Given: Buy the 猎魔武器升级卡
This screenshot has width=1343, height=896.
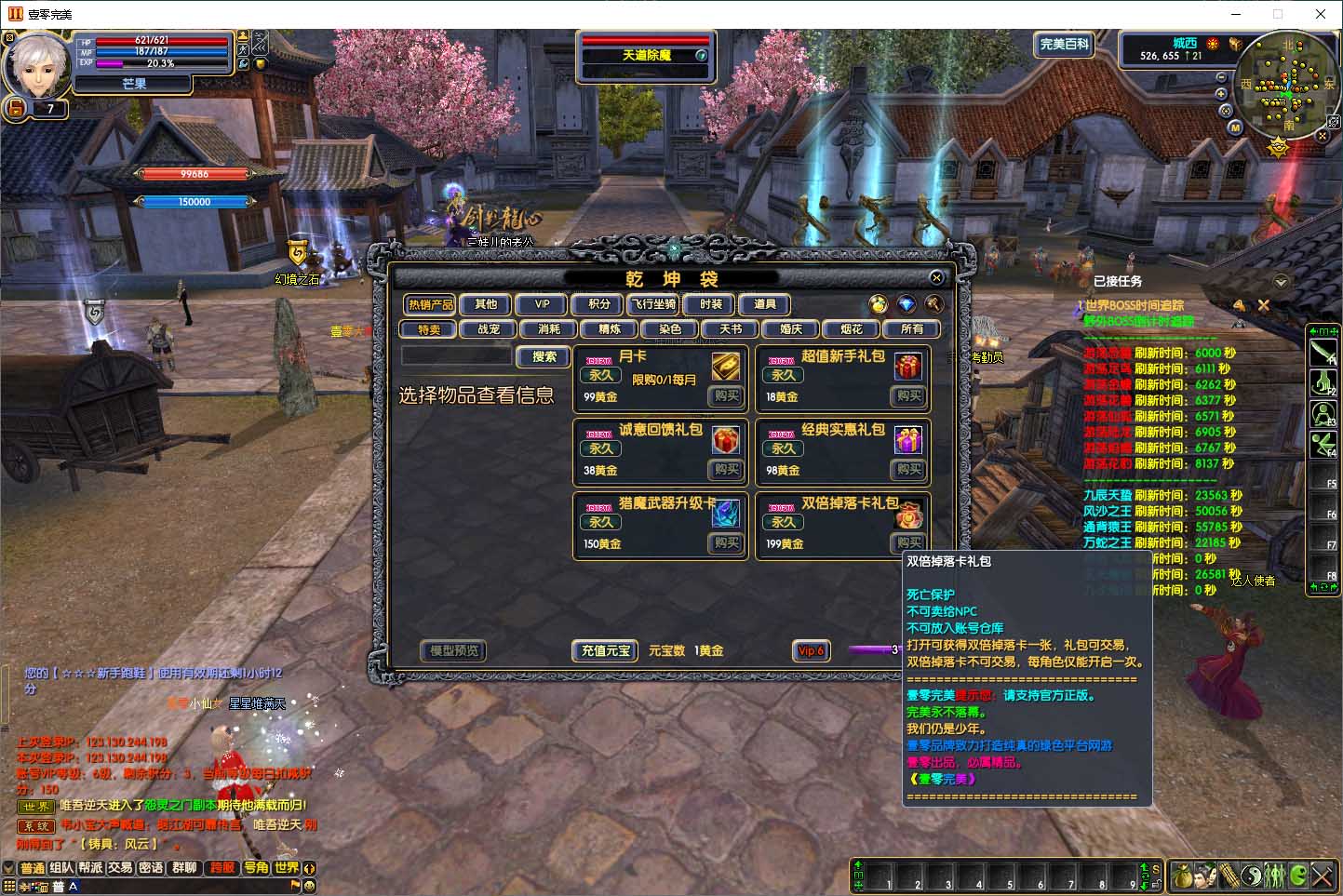Looking at the screenshot, I should [726, 543].
